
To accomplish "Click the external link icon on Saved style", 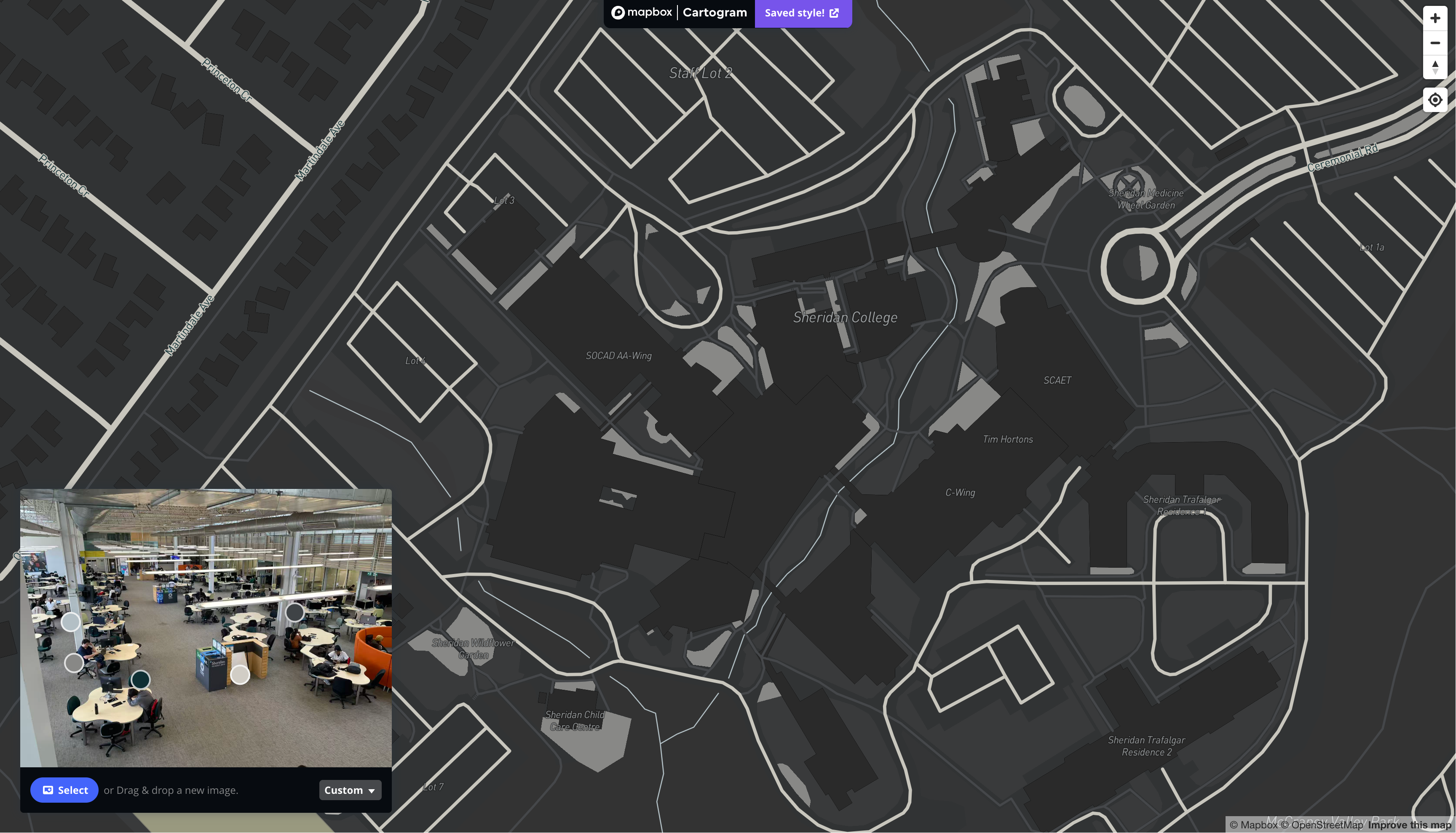I will pos(834,13).
